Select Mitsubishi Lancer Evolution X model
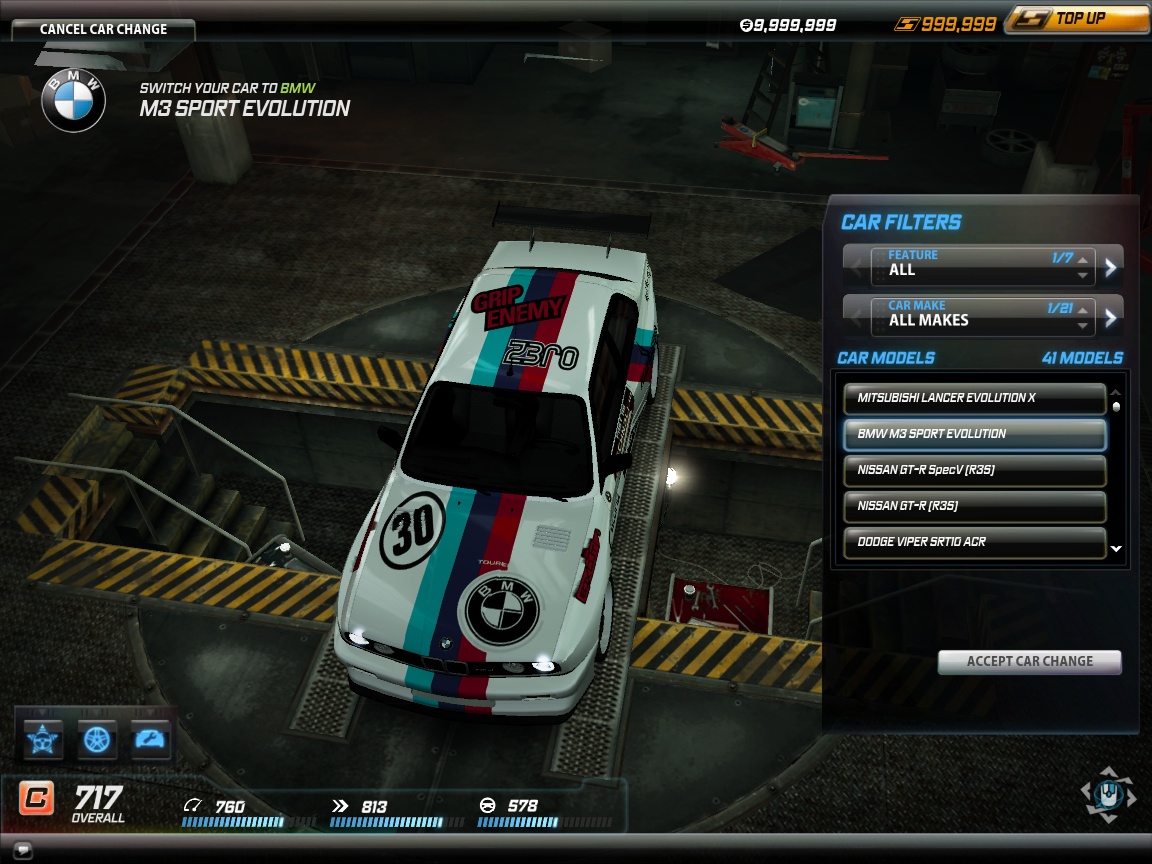 coord(975,398)
